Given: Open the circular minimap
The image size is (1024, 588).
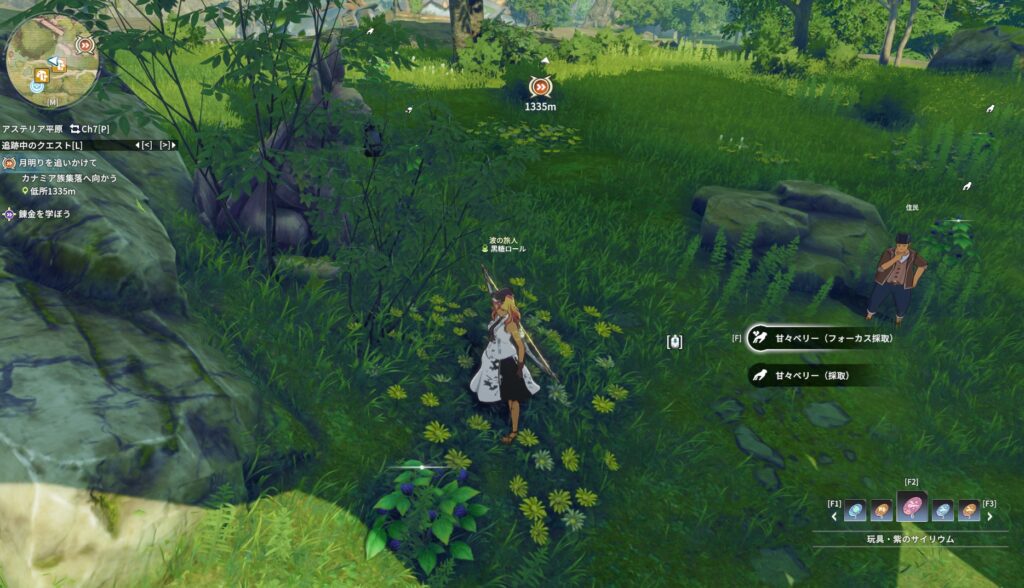Looking at the screenshot, I should [x=51, y=60].
